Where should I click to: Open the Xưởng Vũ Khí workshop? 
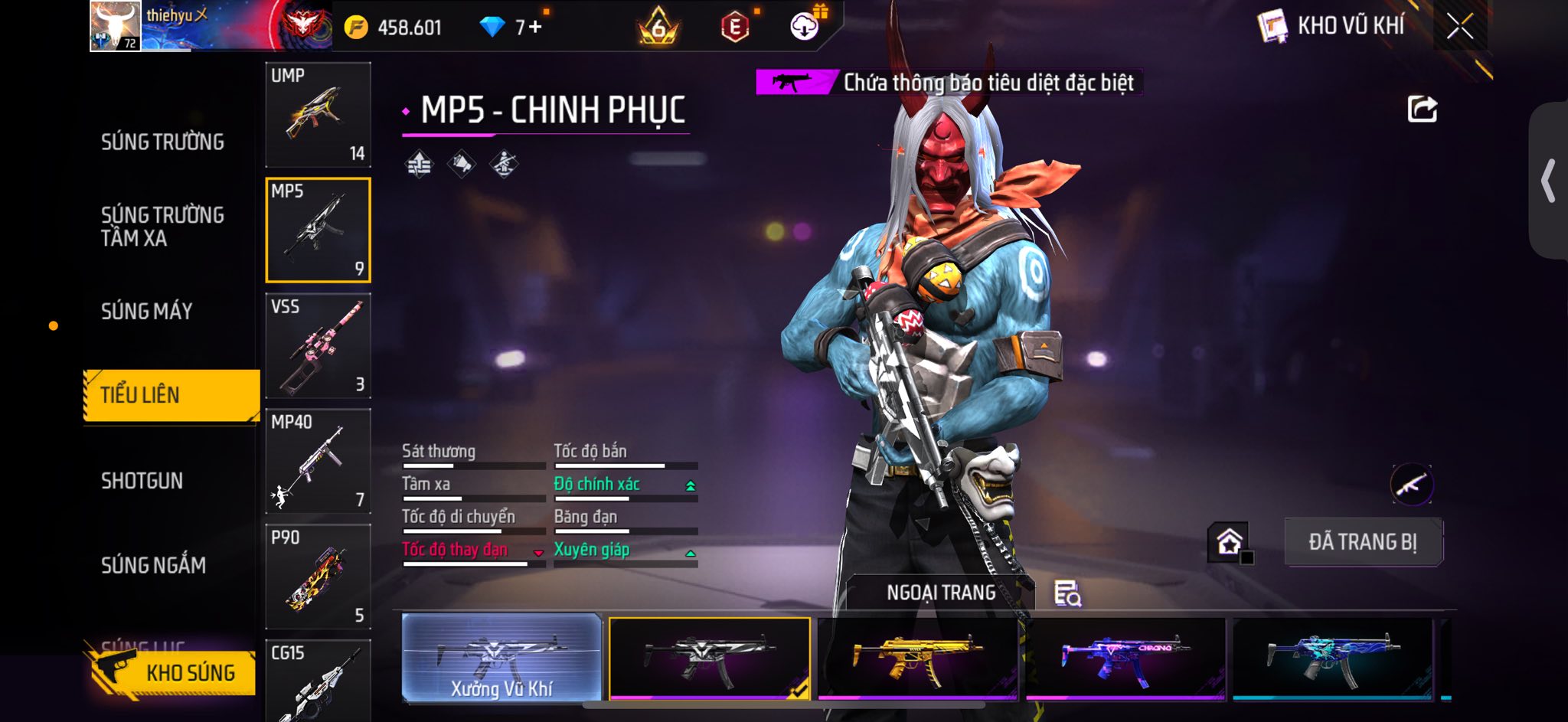[x=501, y=658]
